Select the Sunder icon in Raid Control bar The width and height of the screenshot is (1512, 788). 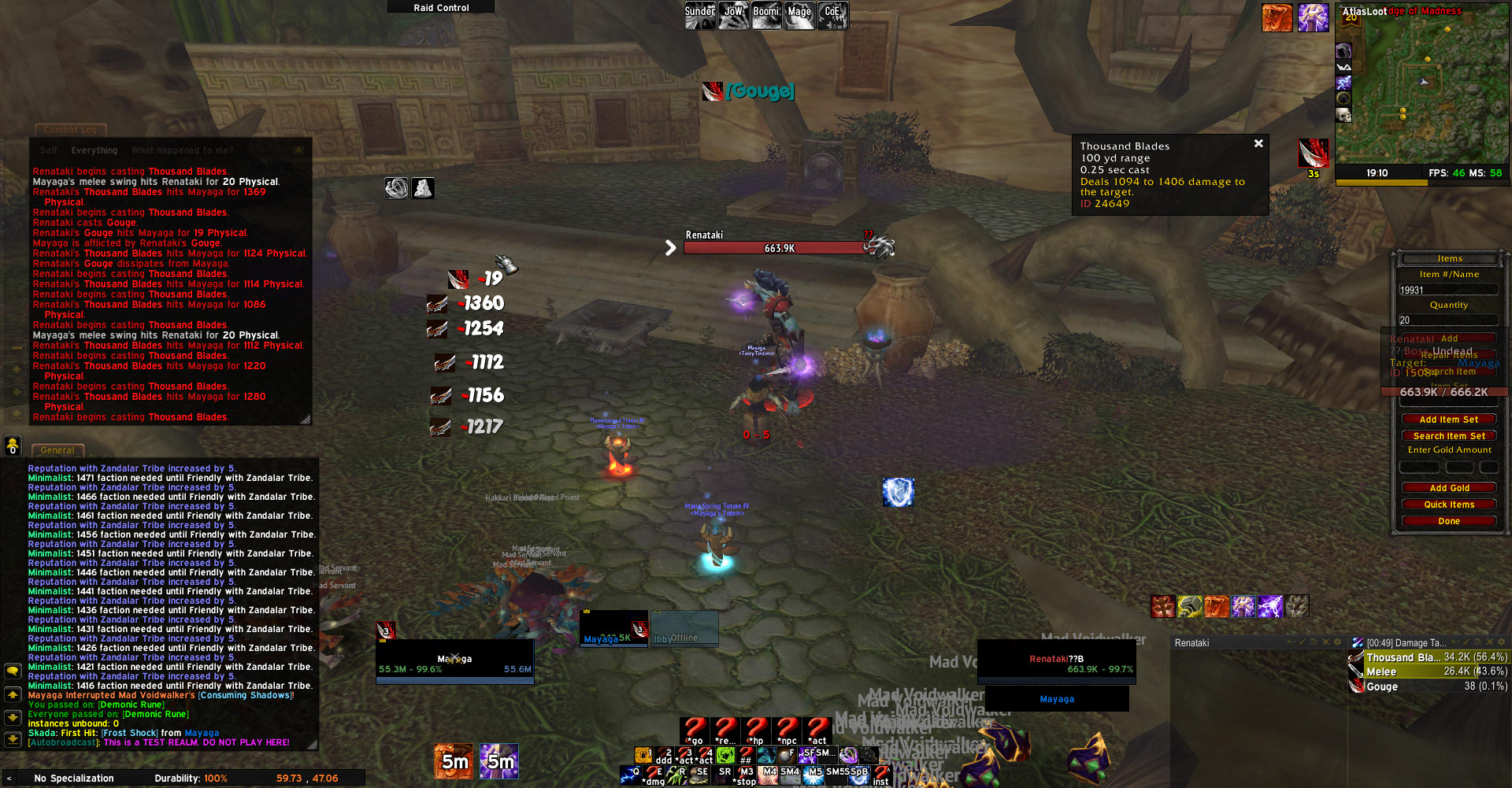(x=699, y=14)
